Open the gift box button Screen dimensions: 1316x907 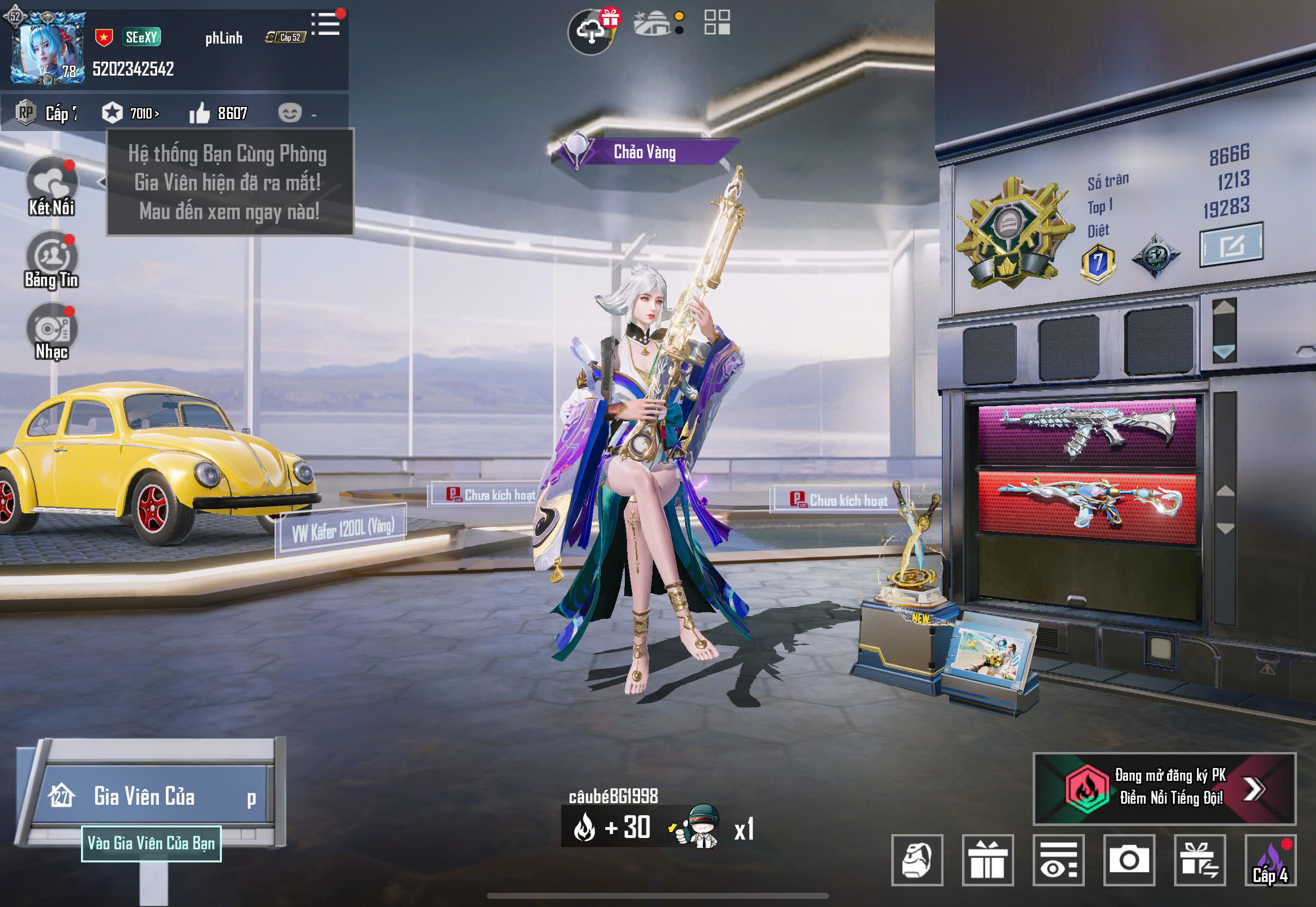(987, 860)
